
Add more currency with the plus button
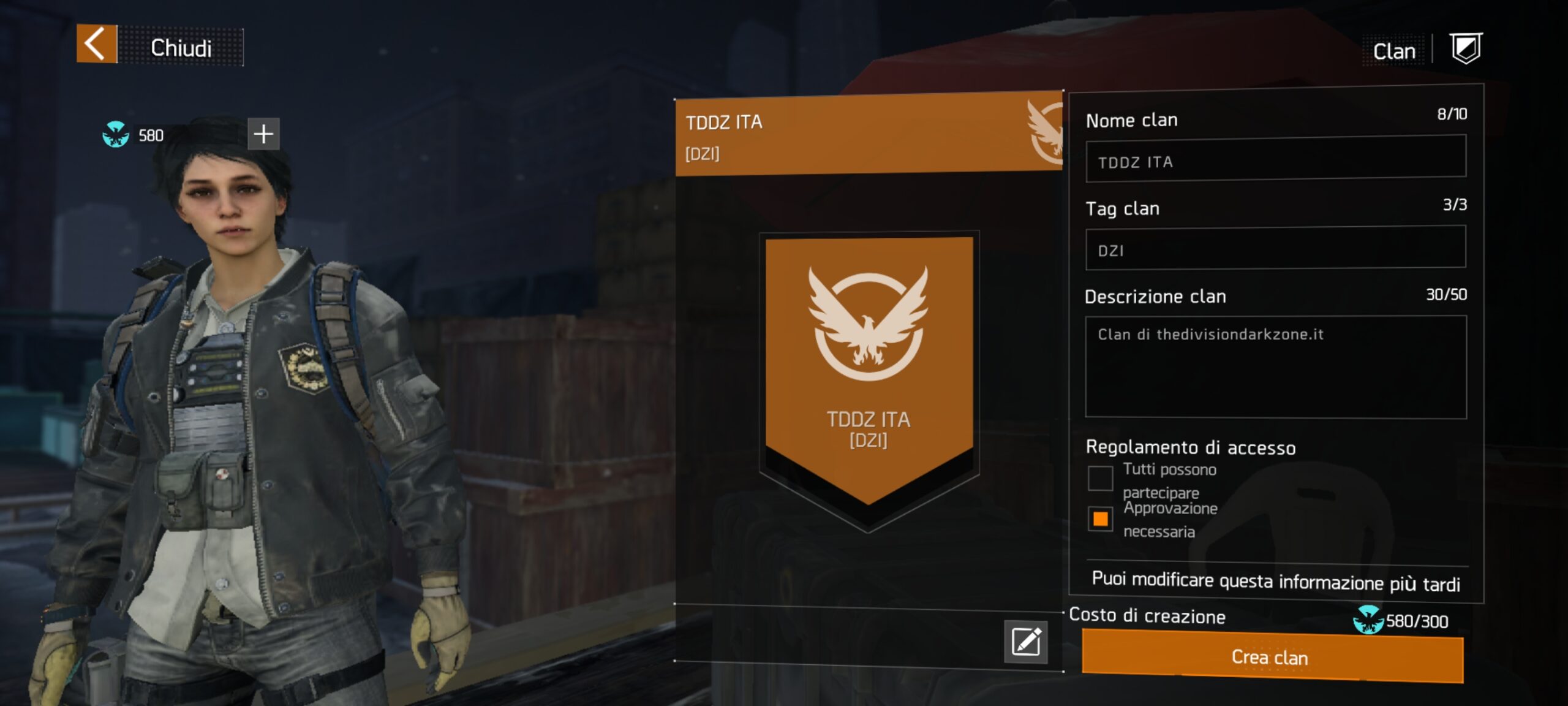pyautogui.click(x=263, y=134)
